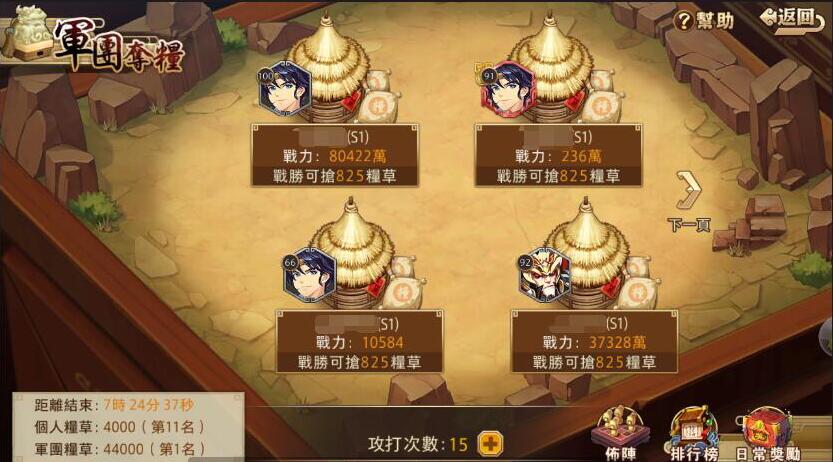Go back with the 返回 button

(x=787, y=18)
